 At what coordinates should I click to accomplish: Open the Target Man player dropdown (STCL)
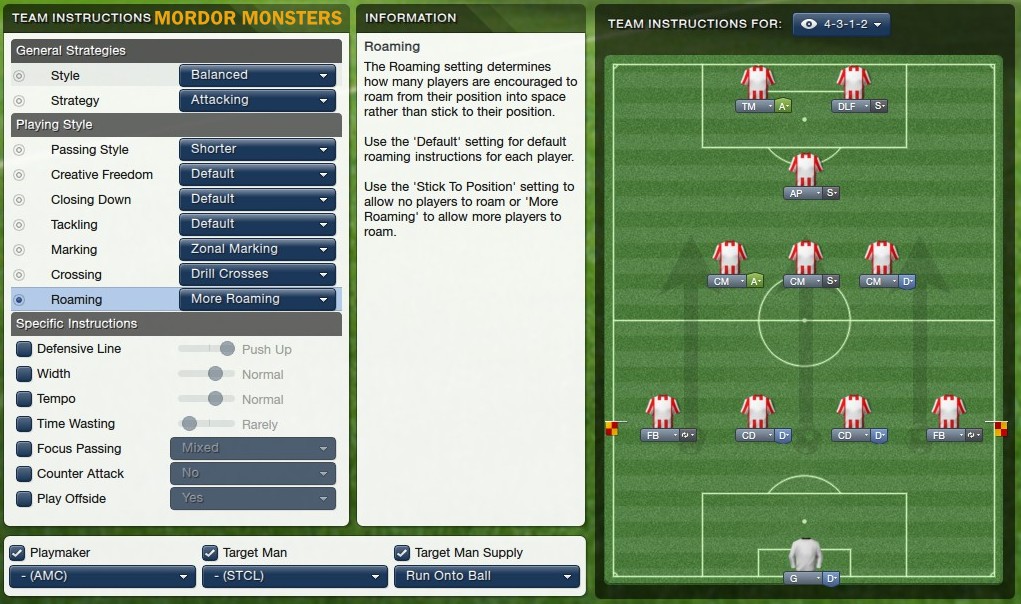pos(294,577)
